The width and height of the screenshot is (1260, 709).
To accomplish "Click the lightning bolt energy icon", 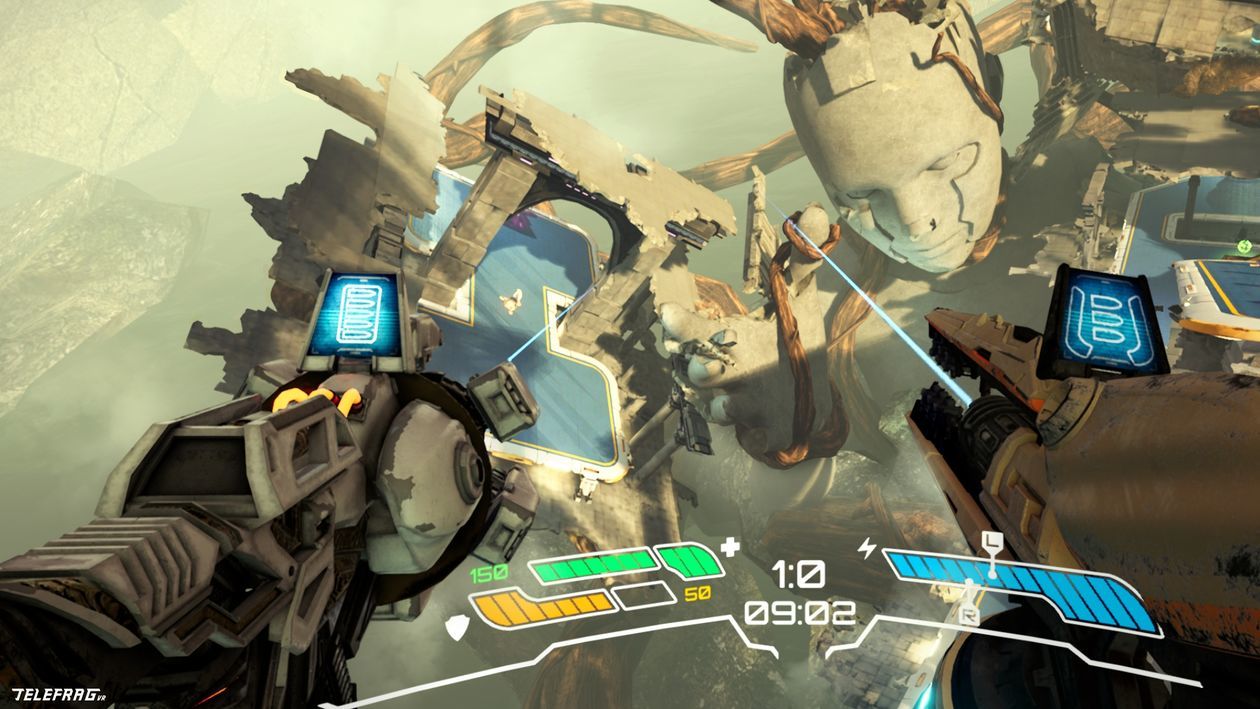I will pos(866,548).
